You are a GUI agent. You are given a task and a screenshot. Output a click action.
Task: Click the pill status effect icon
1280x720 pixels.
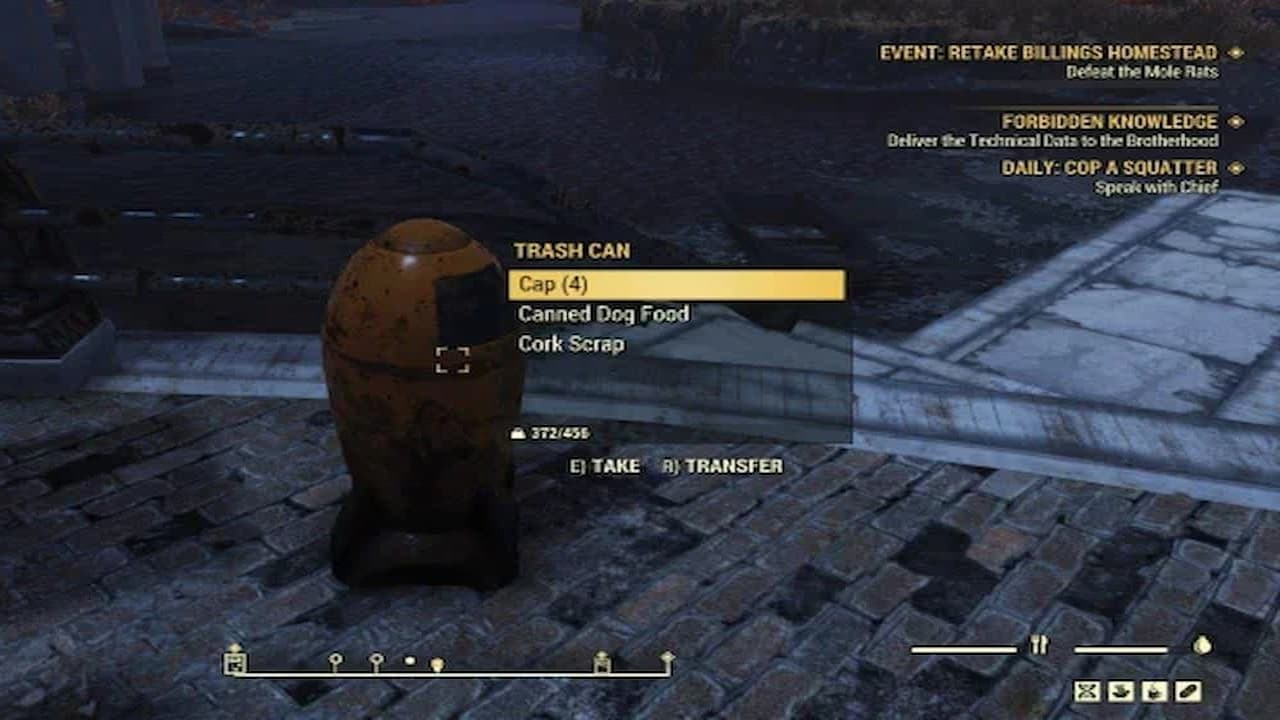tap(1187, 692)
